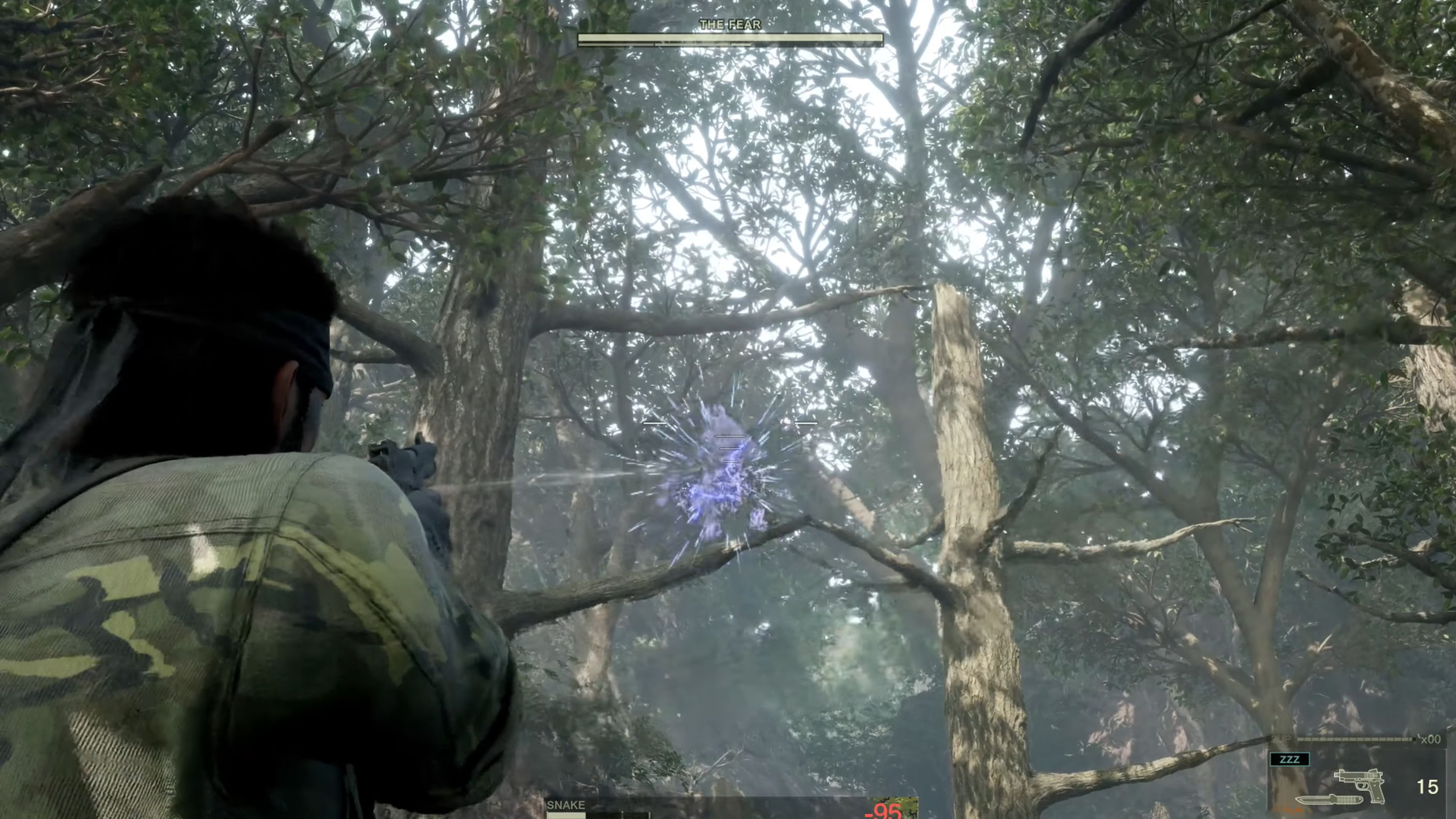Click the ZZZ sleep status icon

pyautogui.click(x=1290, y=759)
